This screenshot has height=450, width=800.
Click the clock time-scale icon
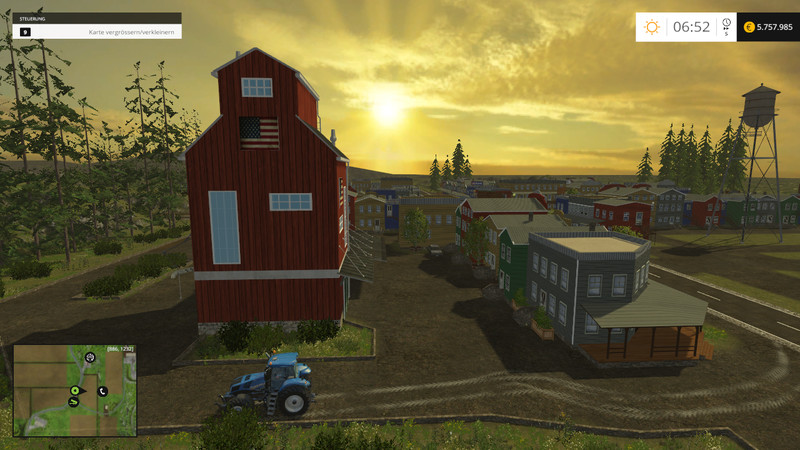(x=726, y=23)
